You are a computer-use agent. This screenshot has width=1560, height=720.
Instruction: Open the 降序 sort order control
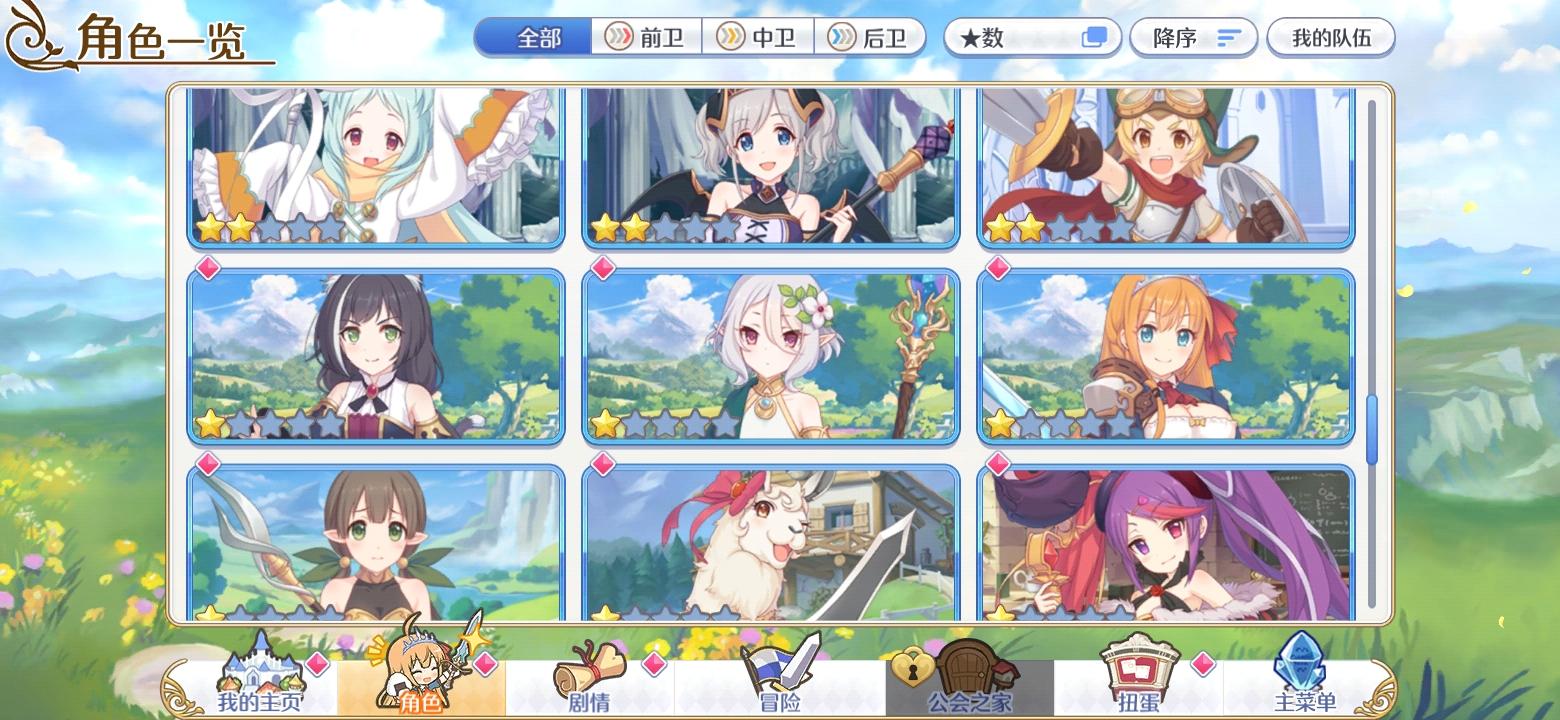click(x=1193, y=36)
